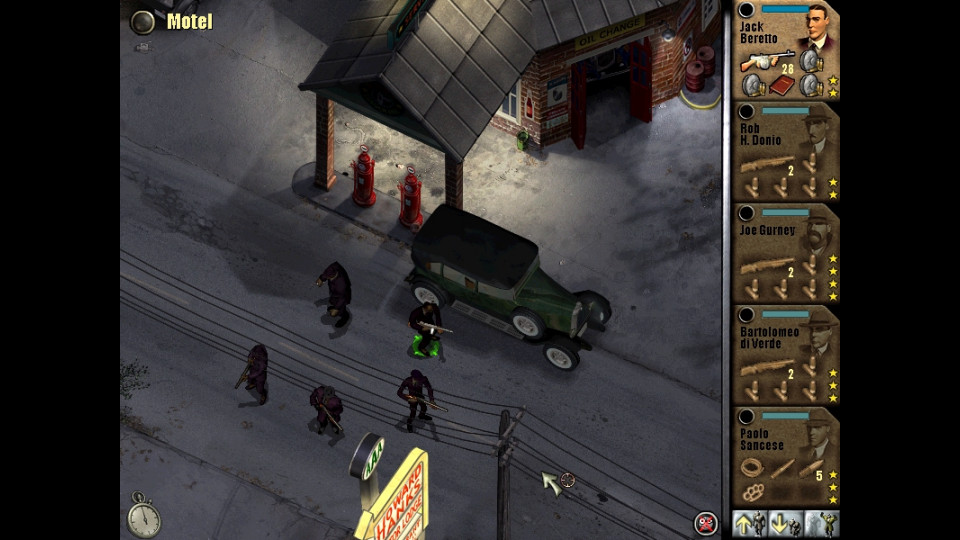Select Paolo Sancese's rope item

(751, 467)
